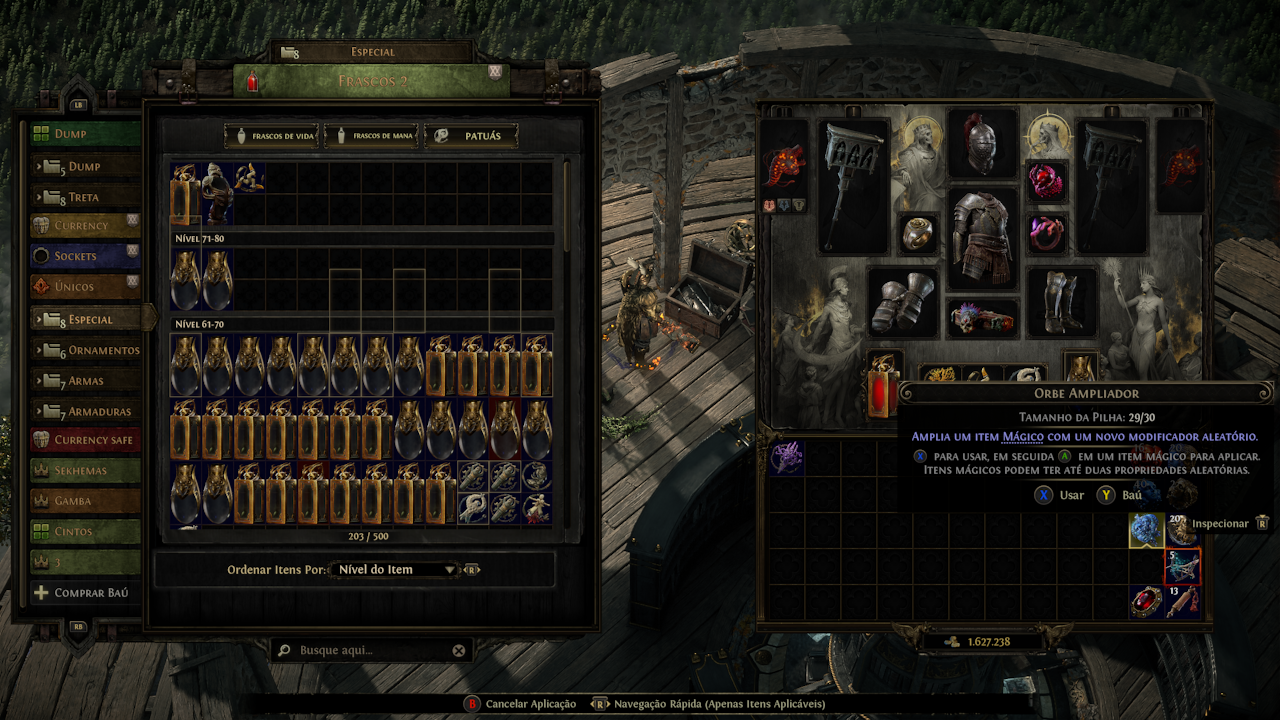Clear the stash search box
Image resolution: width=1280 pixels, height=720 pixels.
[458, 651]
